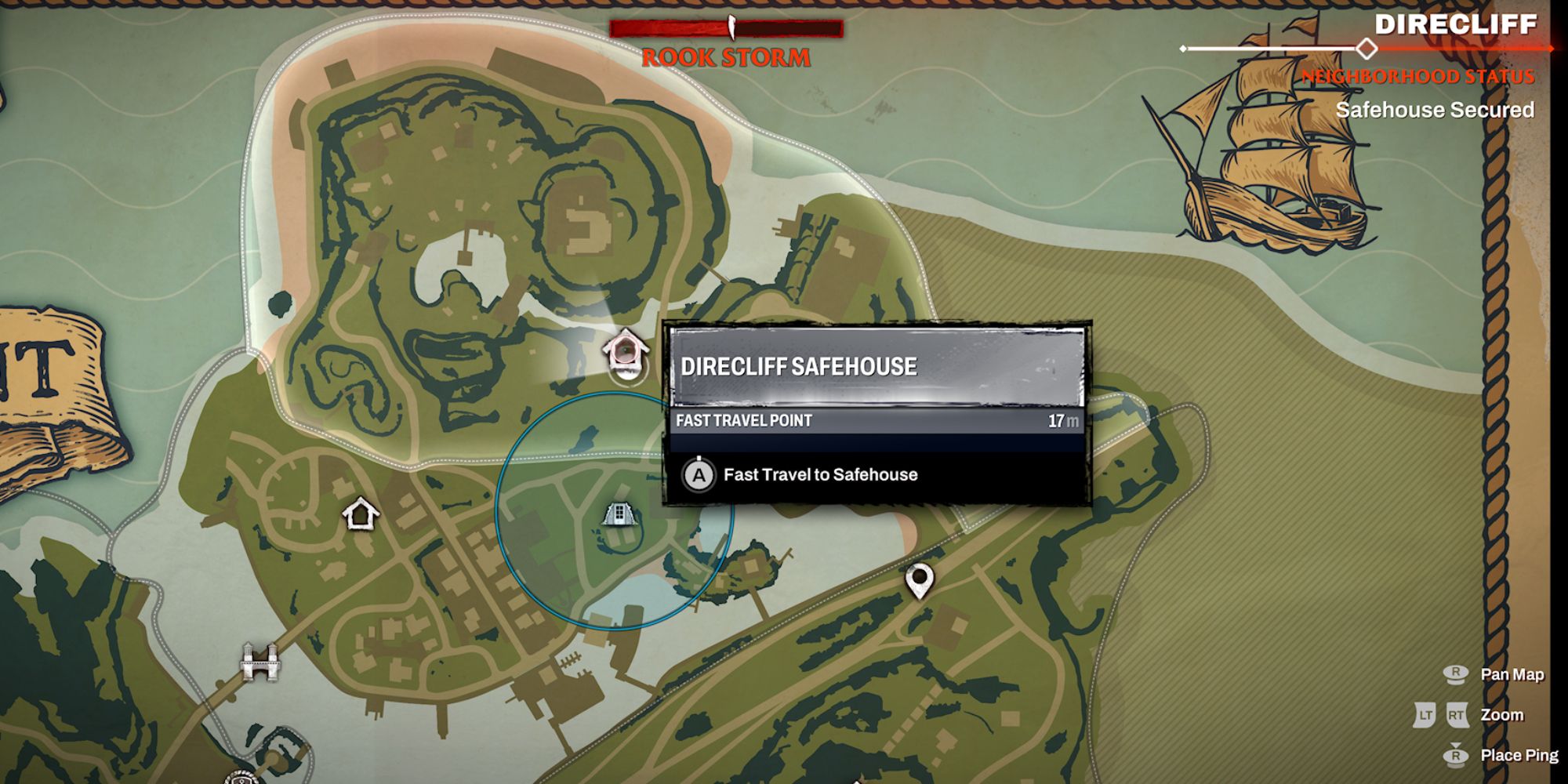This screenshot has height=784, width=1568.
Task: Select the white location pin marker
Action: (919, 580)
